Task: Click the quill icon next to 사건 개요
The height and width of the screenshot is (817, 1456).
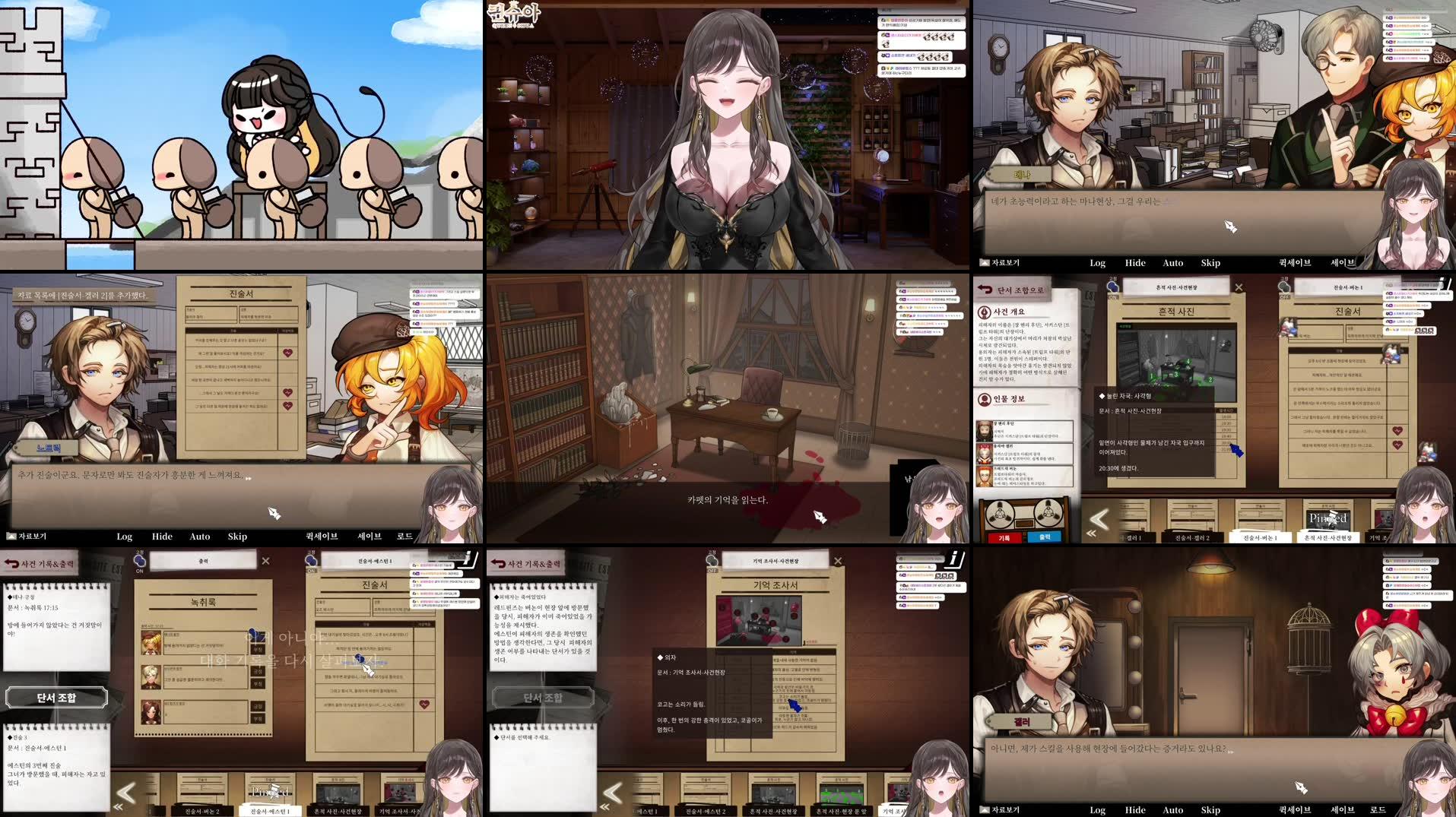Action: click(x=984, y=312)
